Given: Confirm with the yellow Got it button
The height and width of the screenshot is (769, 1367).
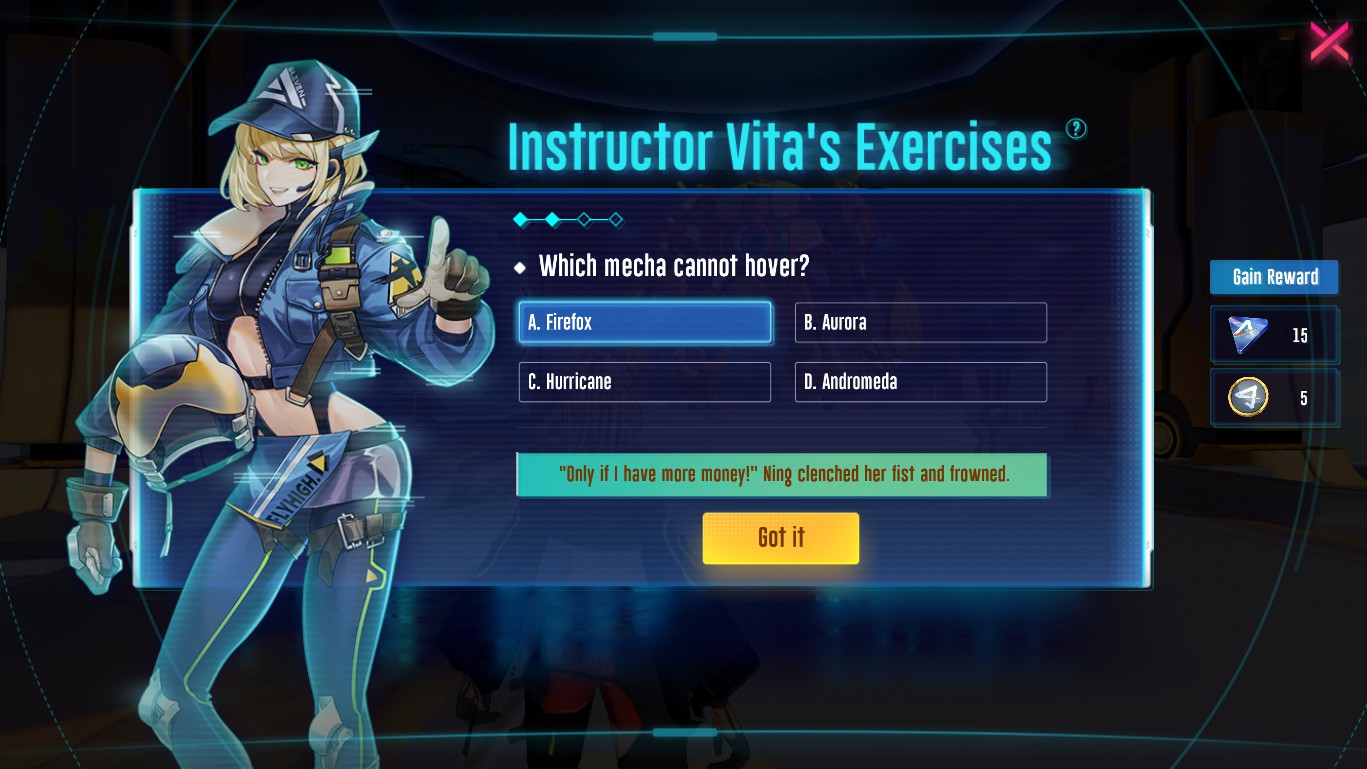Looking at the screenshot, I should (780, 538).
